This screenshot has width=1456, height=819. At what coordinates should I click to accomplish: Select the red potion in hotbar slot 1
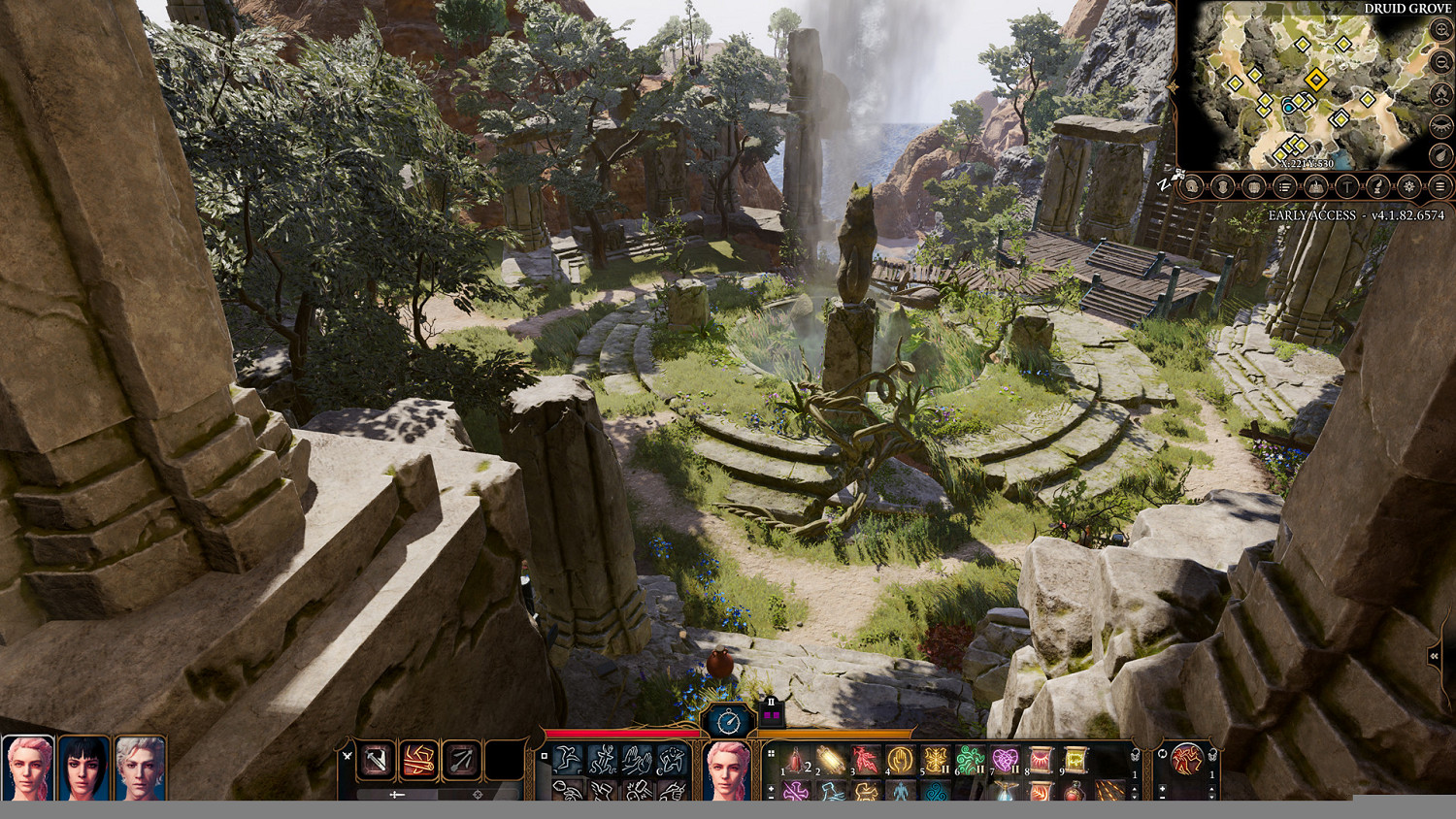click(x=795, y=760)
